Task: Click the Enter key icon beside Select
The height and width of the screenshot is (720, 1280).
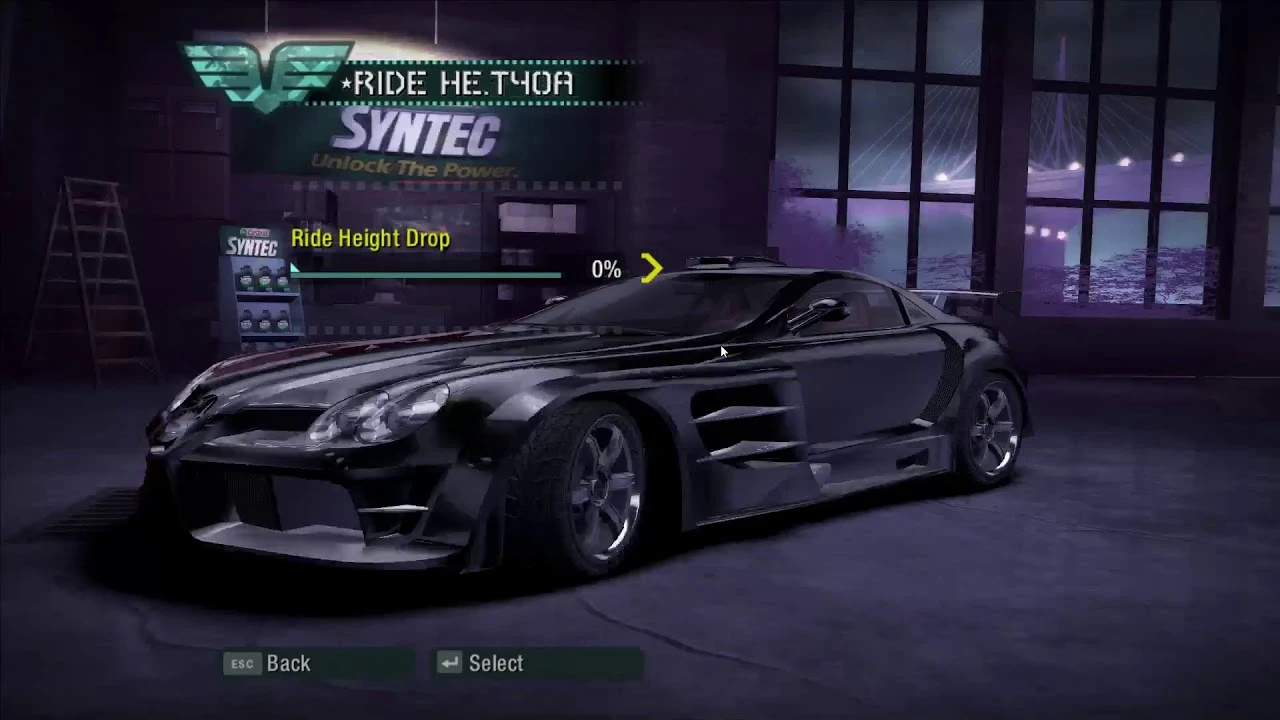Action: (449, 663)
